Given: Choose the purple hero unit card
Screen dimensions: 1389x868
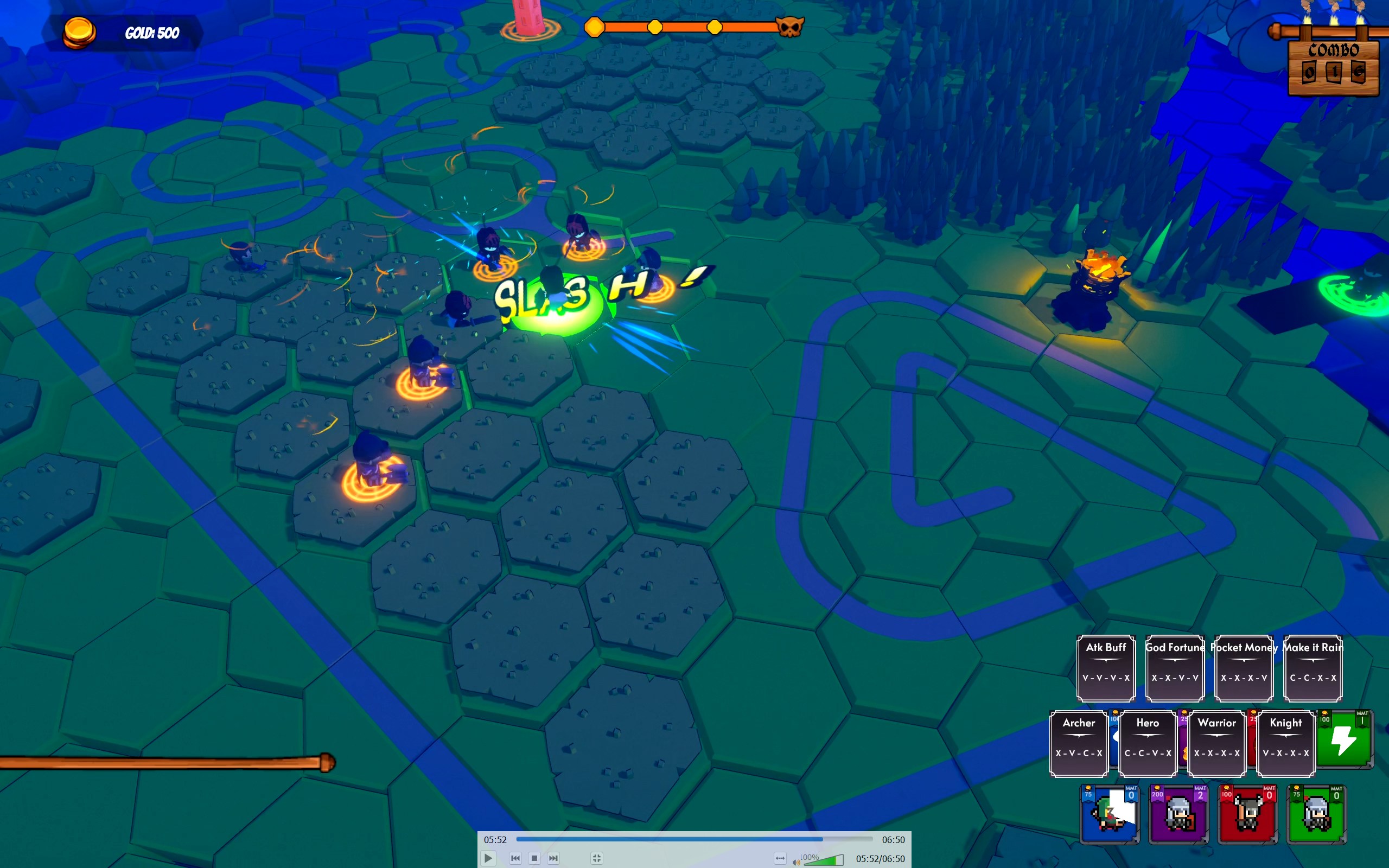Looking at the screenshot, I should tap(1178, 813).
